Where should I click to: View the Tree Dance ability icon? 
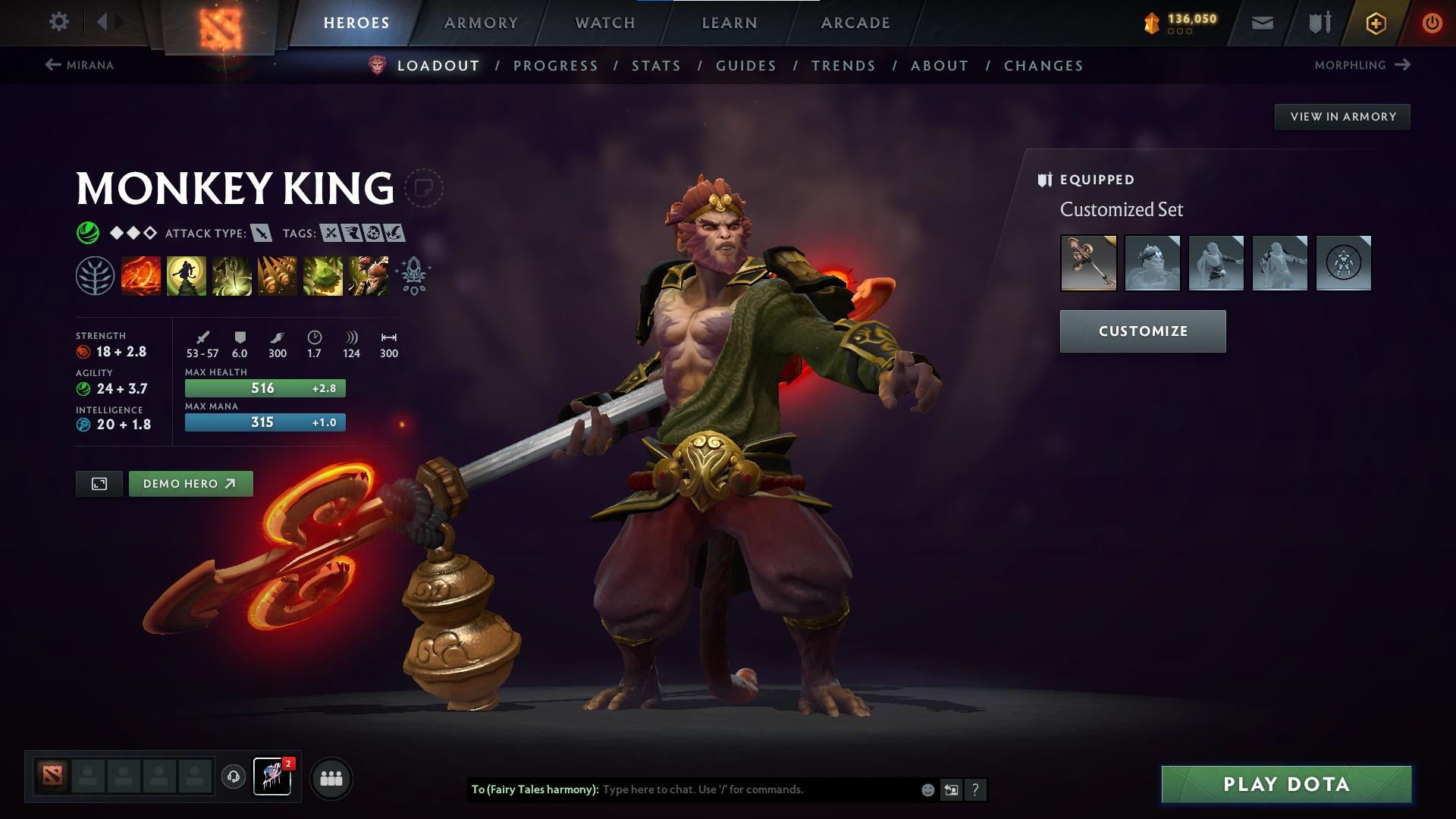tap(186, 275)
